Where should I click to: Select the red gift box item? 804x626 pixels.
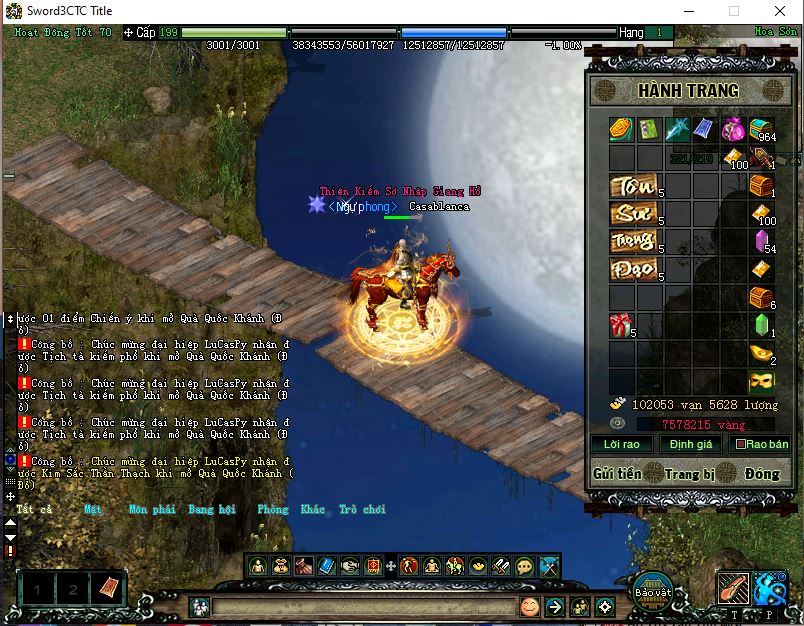620,326
